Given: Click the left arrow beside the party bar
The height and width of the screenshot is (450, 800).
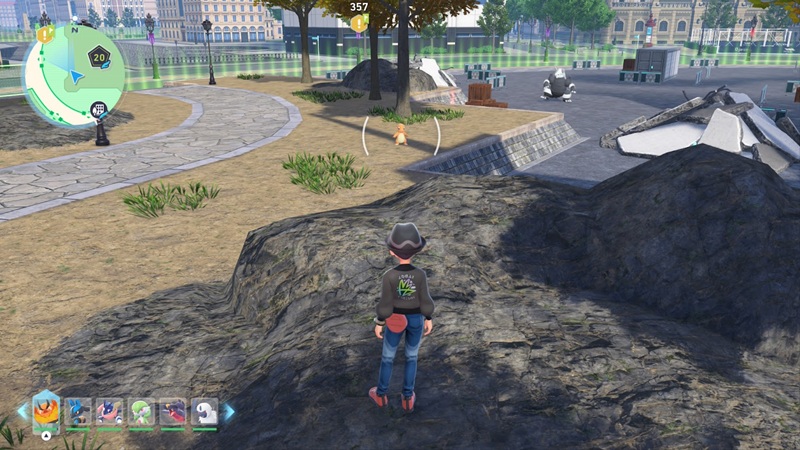Looking at the screenshot, I should (22, 411).
